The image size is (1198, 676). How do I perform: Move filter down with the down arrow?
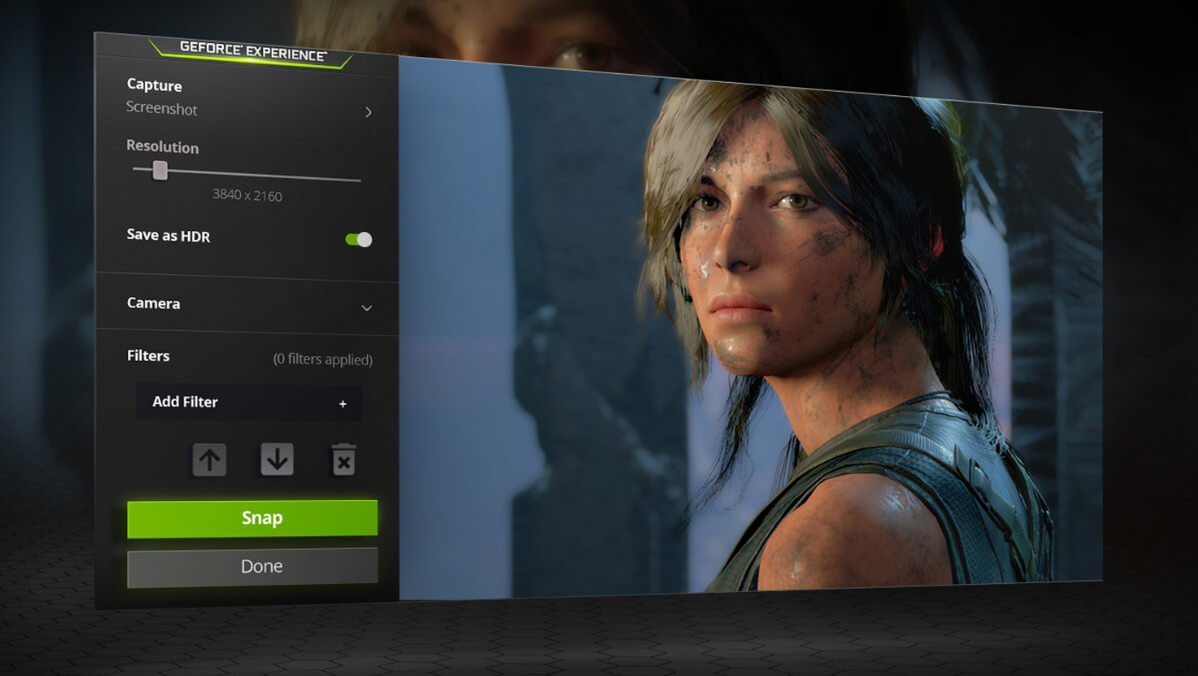(277, 459)
